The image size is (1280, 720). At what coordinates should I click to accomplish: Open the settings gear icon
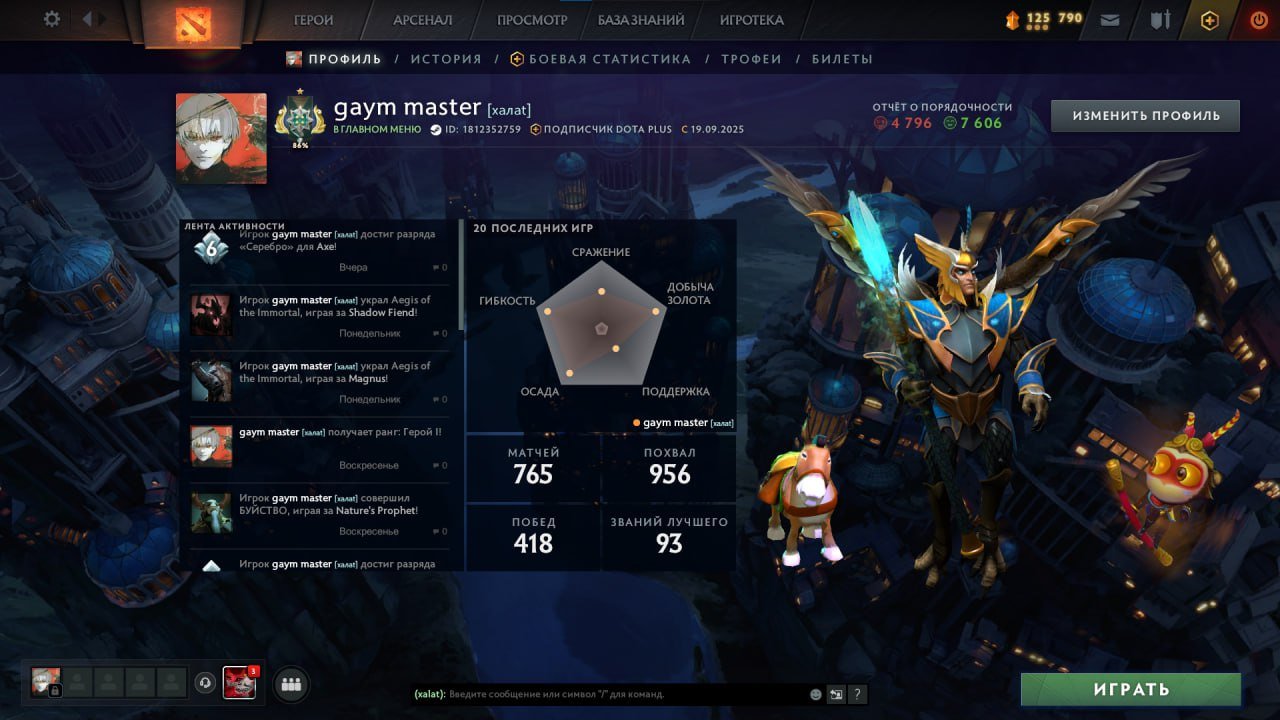(x=52, y=19)
